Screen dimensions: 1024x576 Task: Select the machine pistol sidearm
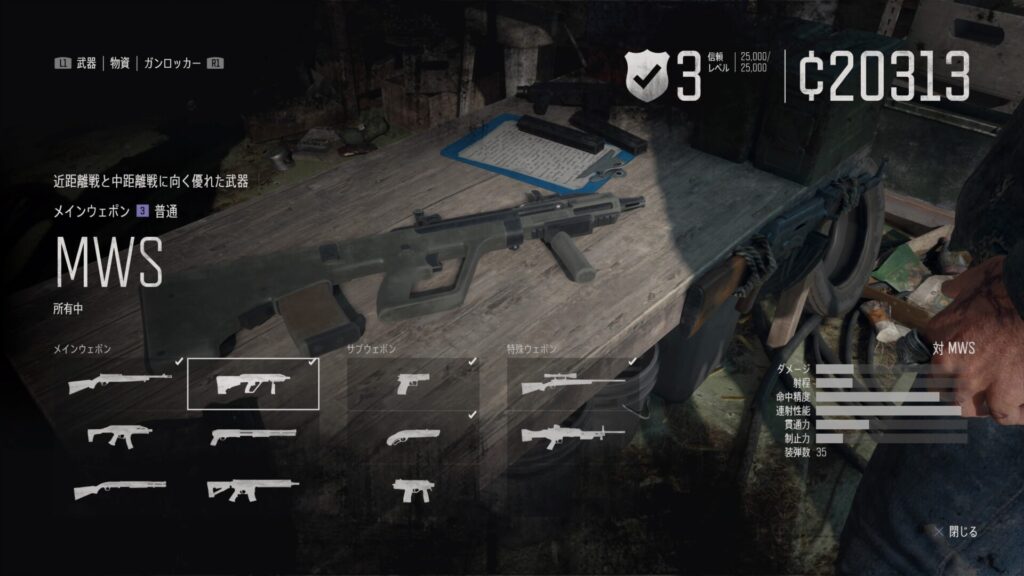(x=412, y=488)
